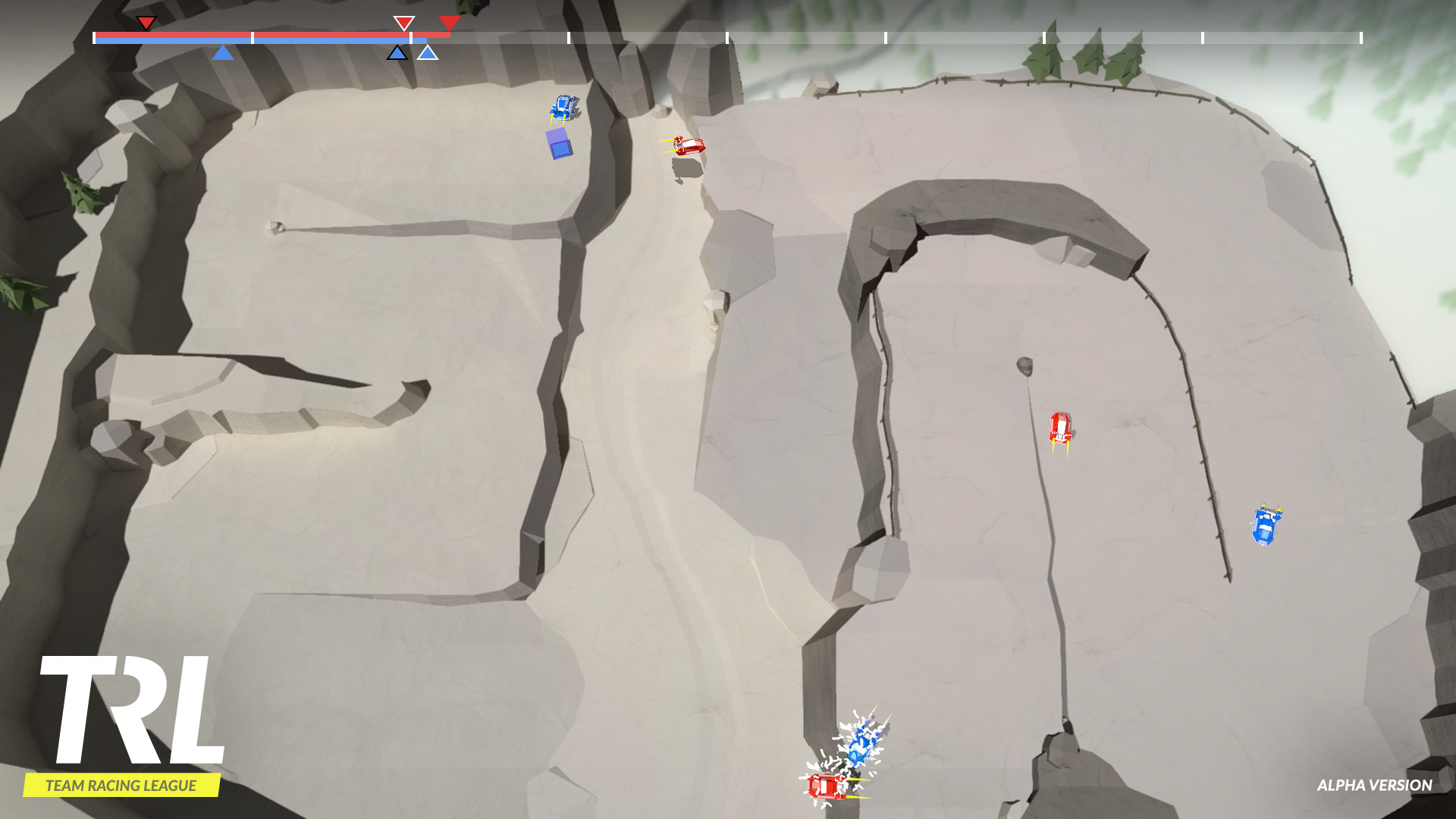1456x819 pixels.
Task: Select the red car near the top pathway
Action: pyautogui.click(x=687, y=147)
